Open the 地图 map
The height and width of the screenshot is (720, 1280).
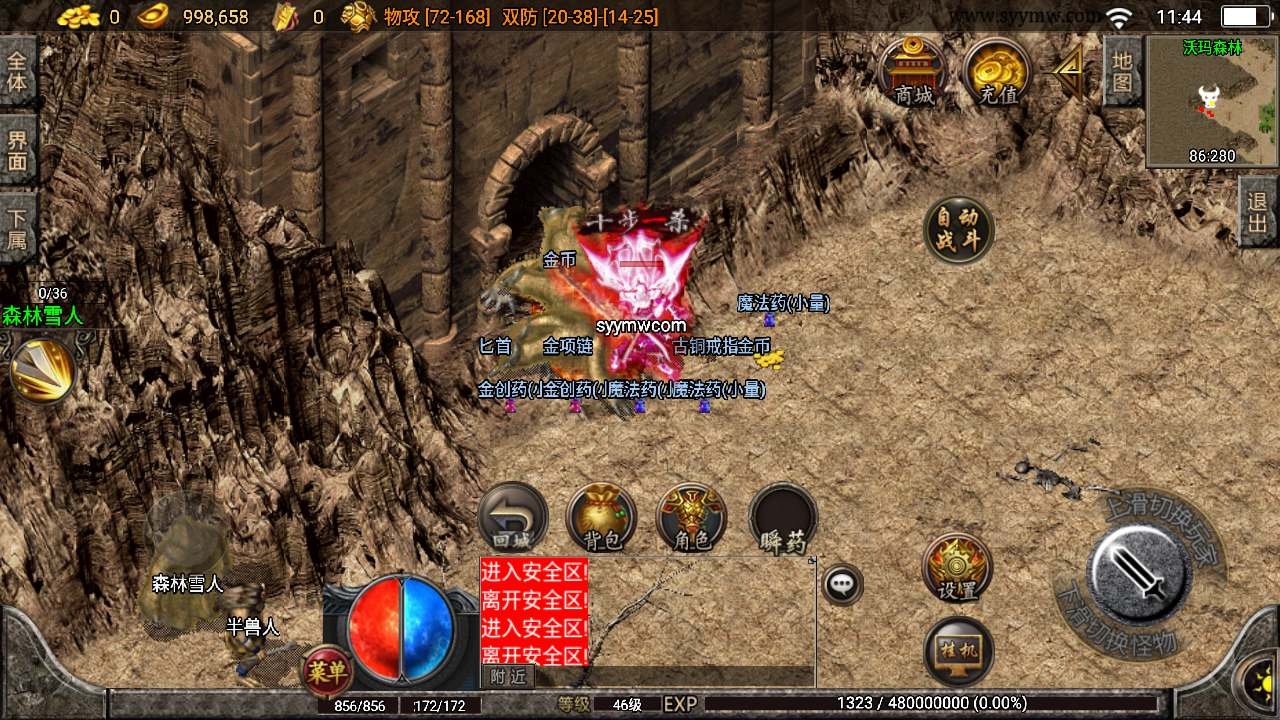click(x=1122, y=71)
